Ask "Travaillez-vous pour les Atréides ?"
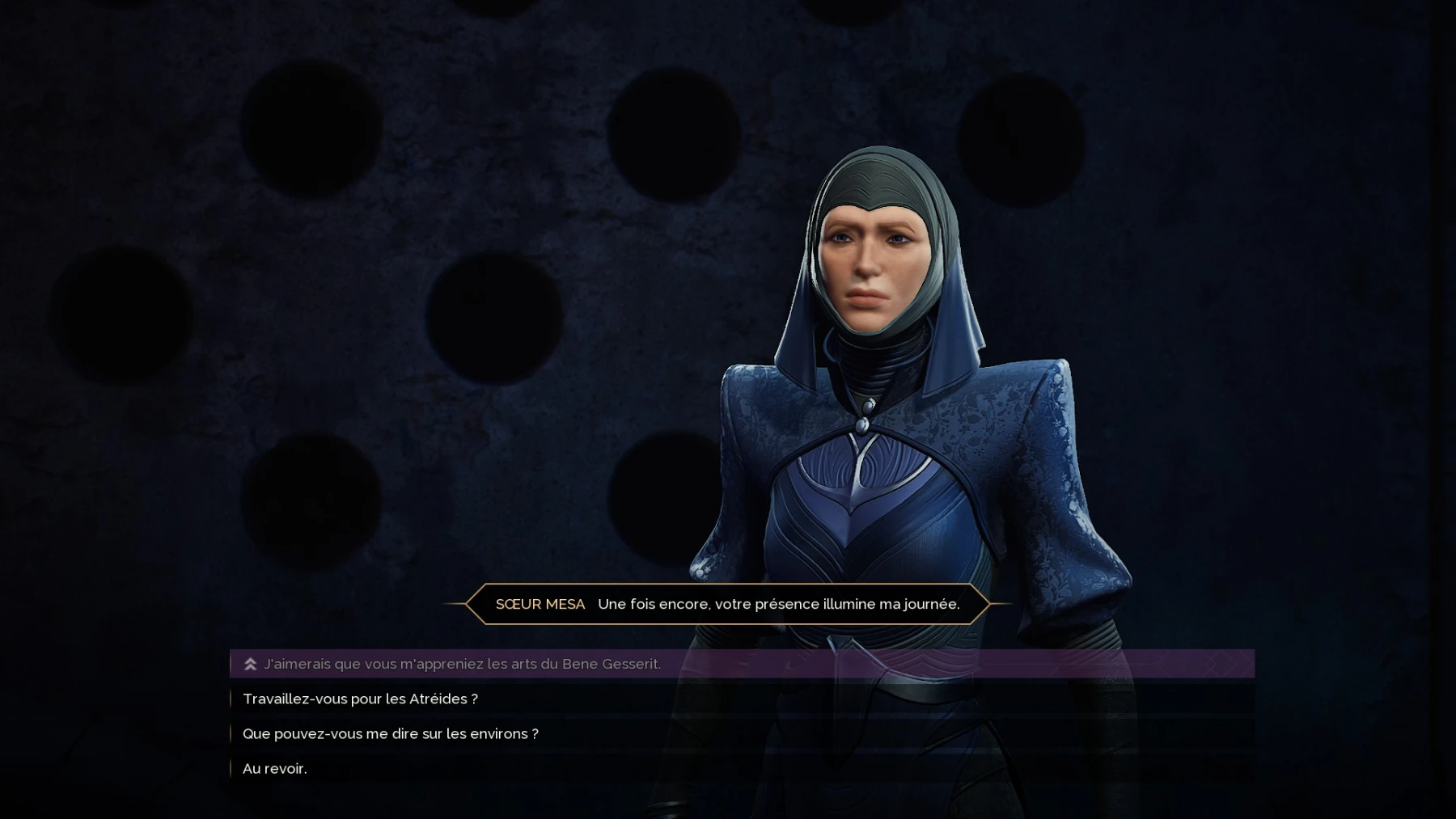This screenshot has width=1456, height=819. pos(360,699)
